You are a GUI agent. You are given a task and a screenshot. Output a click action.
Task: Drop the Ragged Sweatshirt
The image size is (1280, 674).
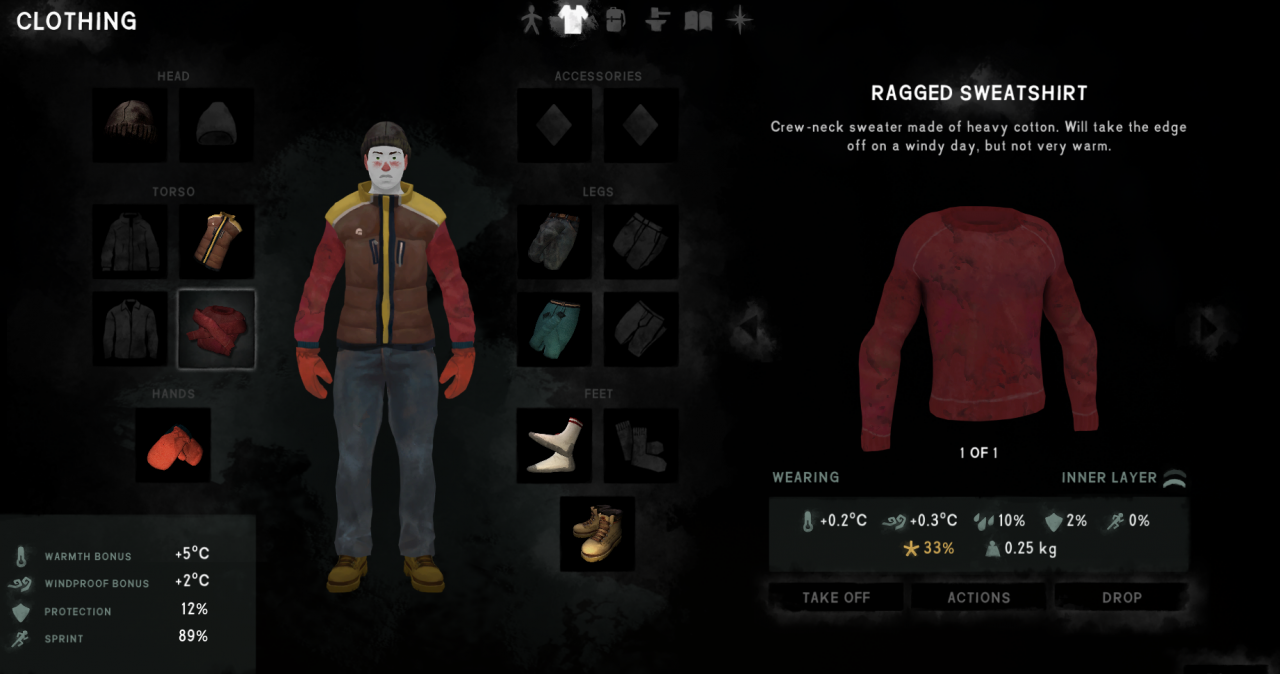1121,597
